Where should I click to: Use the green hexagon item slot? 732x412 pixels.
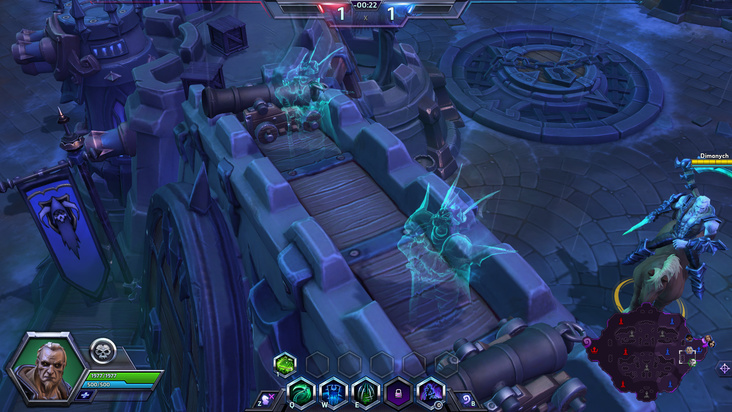(x=284, y=363)
